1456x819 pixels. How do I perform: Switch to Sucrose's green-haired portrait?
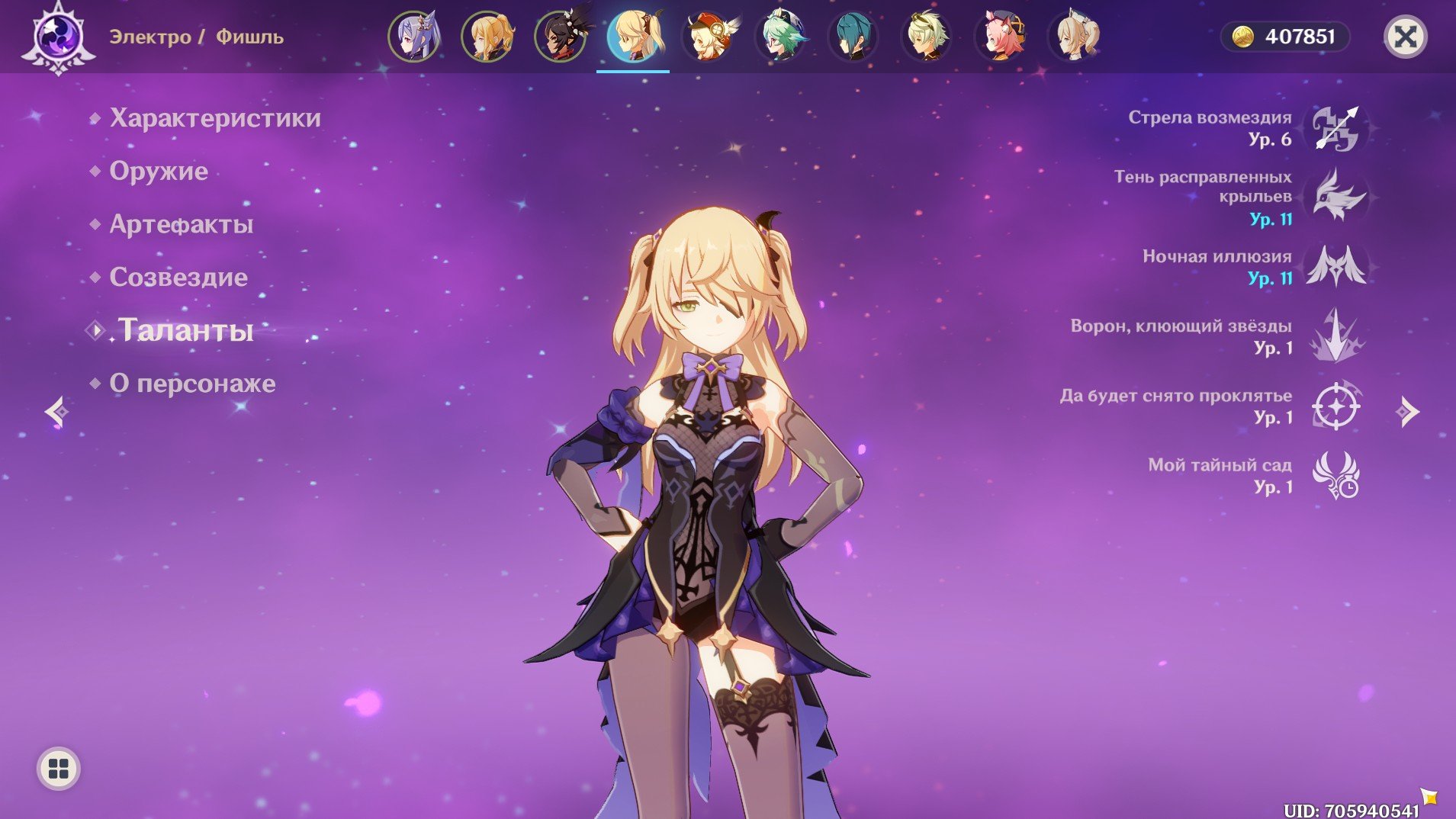pos(780,37)
